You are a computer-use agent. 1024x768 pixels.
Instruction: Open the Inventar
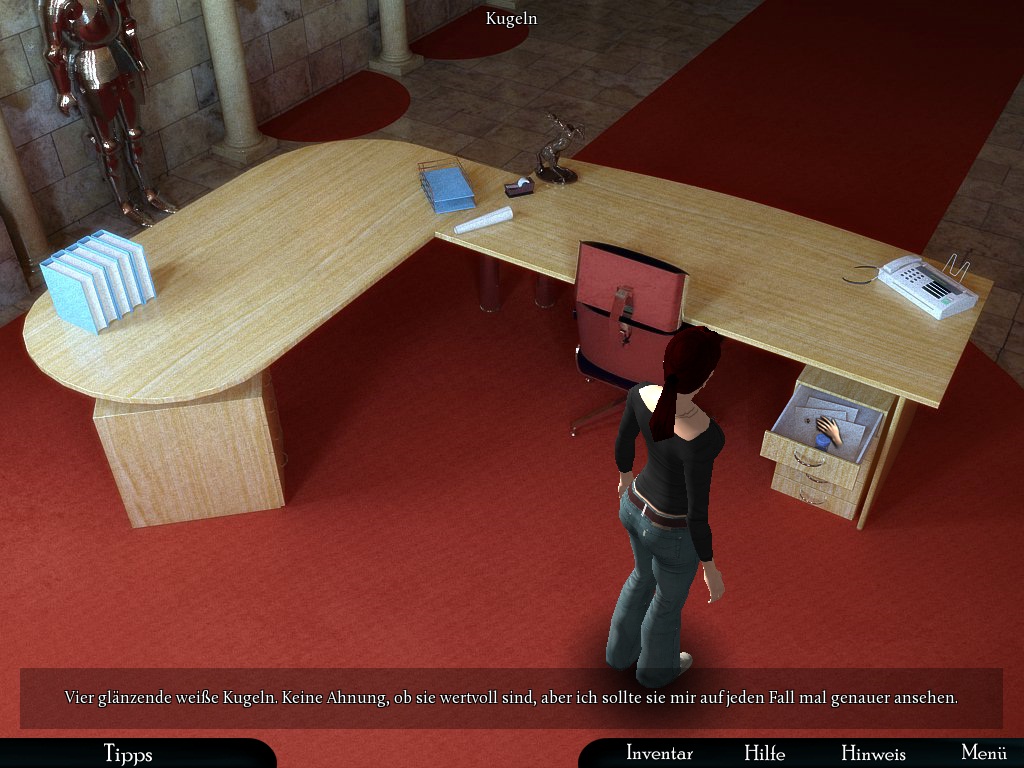pyautogui.click(x=659, y=753)
